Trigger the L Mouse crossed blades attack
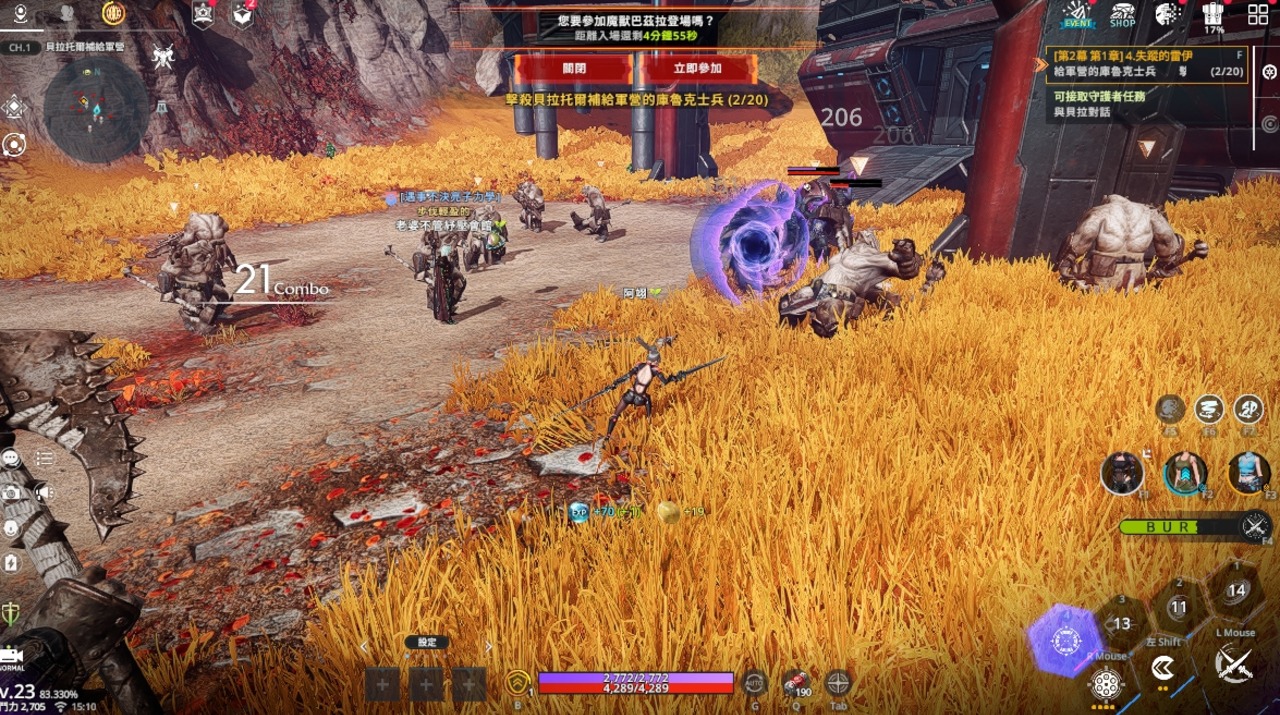This screenshot has width=1280, height=715. pos(1234,663)
